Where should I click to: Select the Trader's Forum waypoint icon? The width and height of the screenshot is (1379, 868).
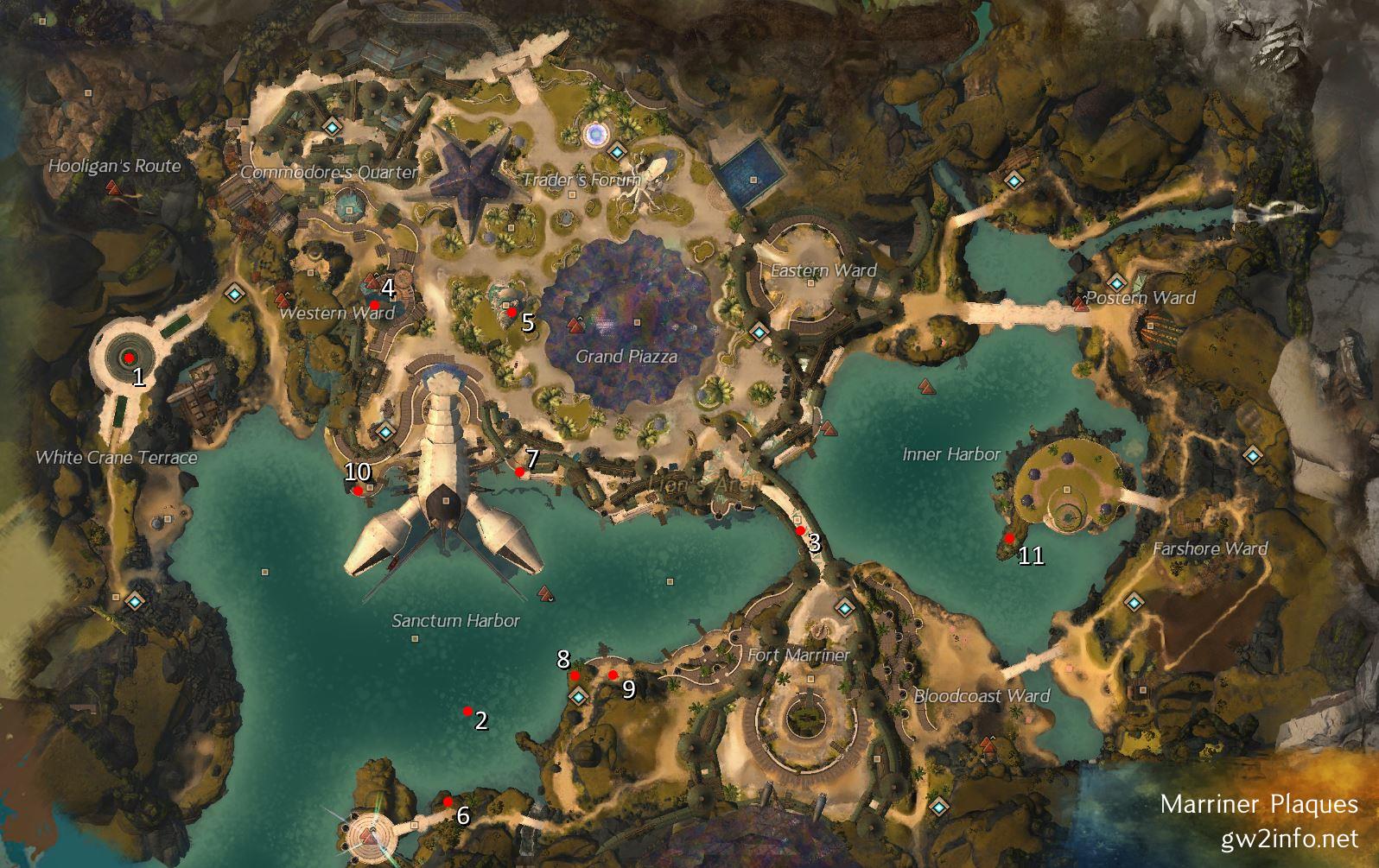click(616, 151)
